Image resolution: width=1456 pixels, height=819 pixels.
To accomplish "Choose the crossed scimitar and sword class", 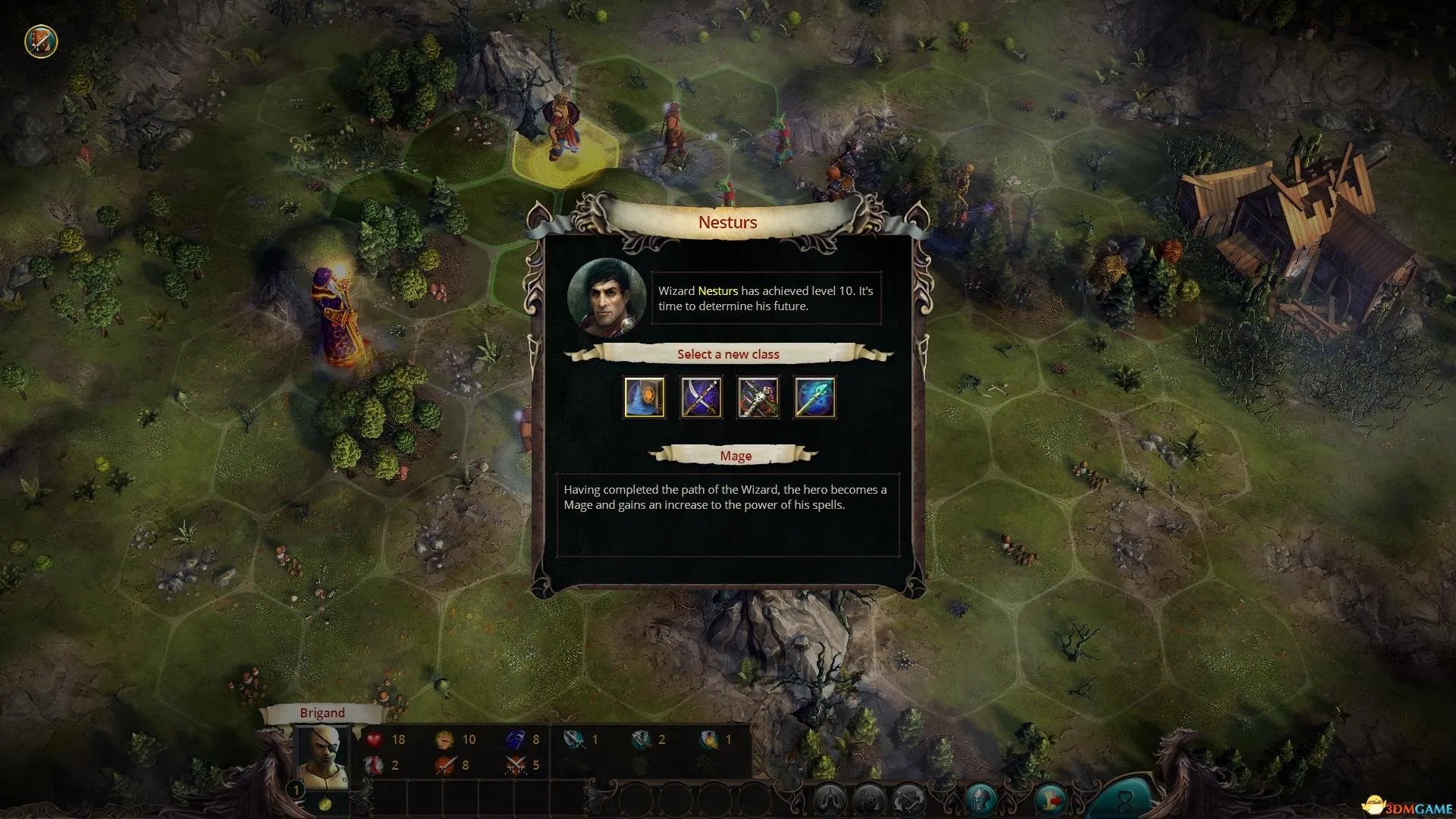I will [x=701, y=397].
